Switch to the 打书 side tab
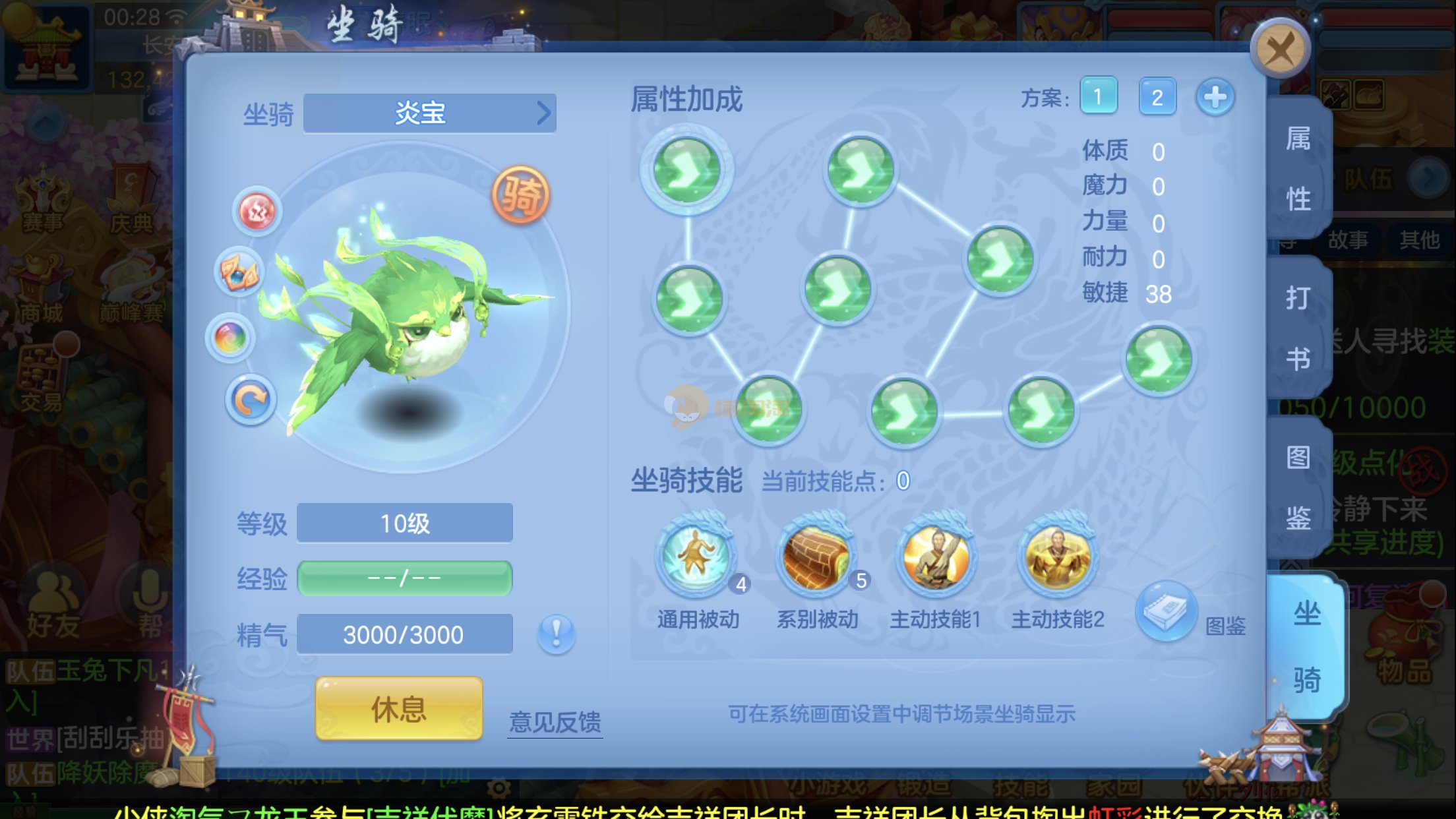The height and width of the screenshot is (819, 1456). coord(1298,328)
